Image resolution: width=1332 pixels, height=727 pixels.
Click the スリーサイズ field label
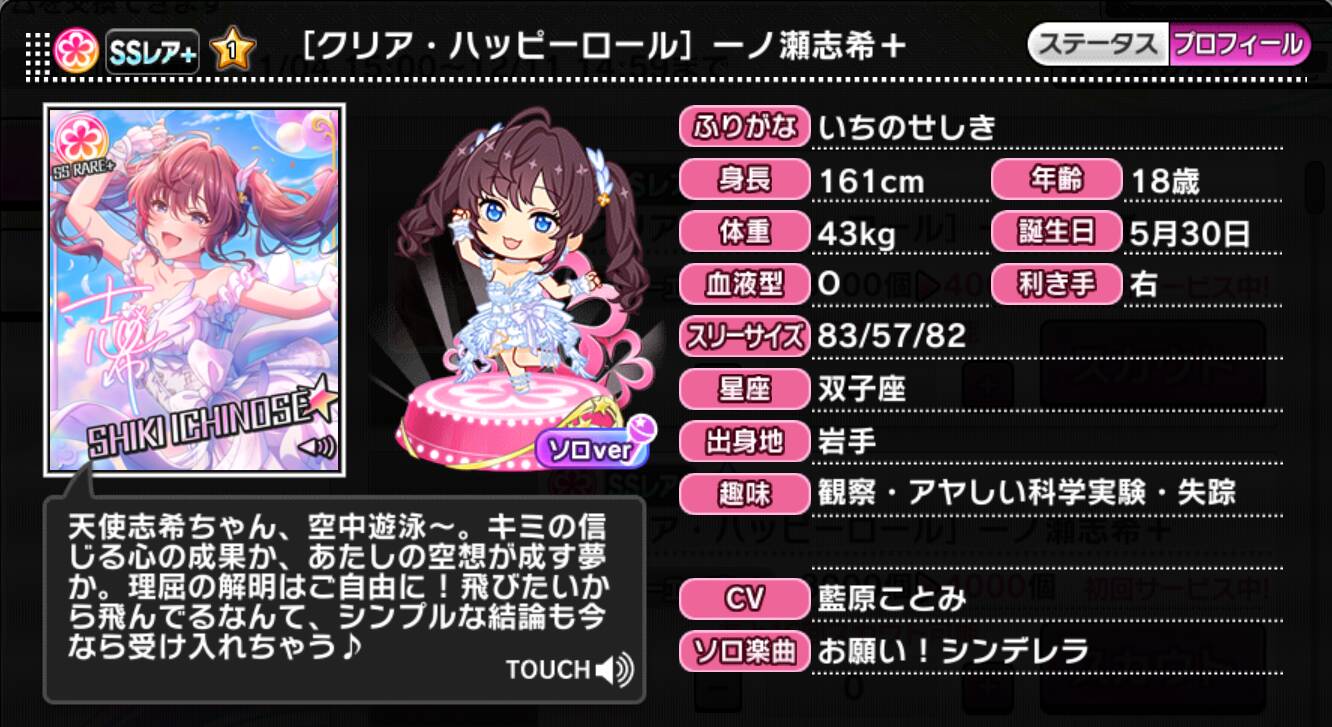745,338
